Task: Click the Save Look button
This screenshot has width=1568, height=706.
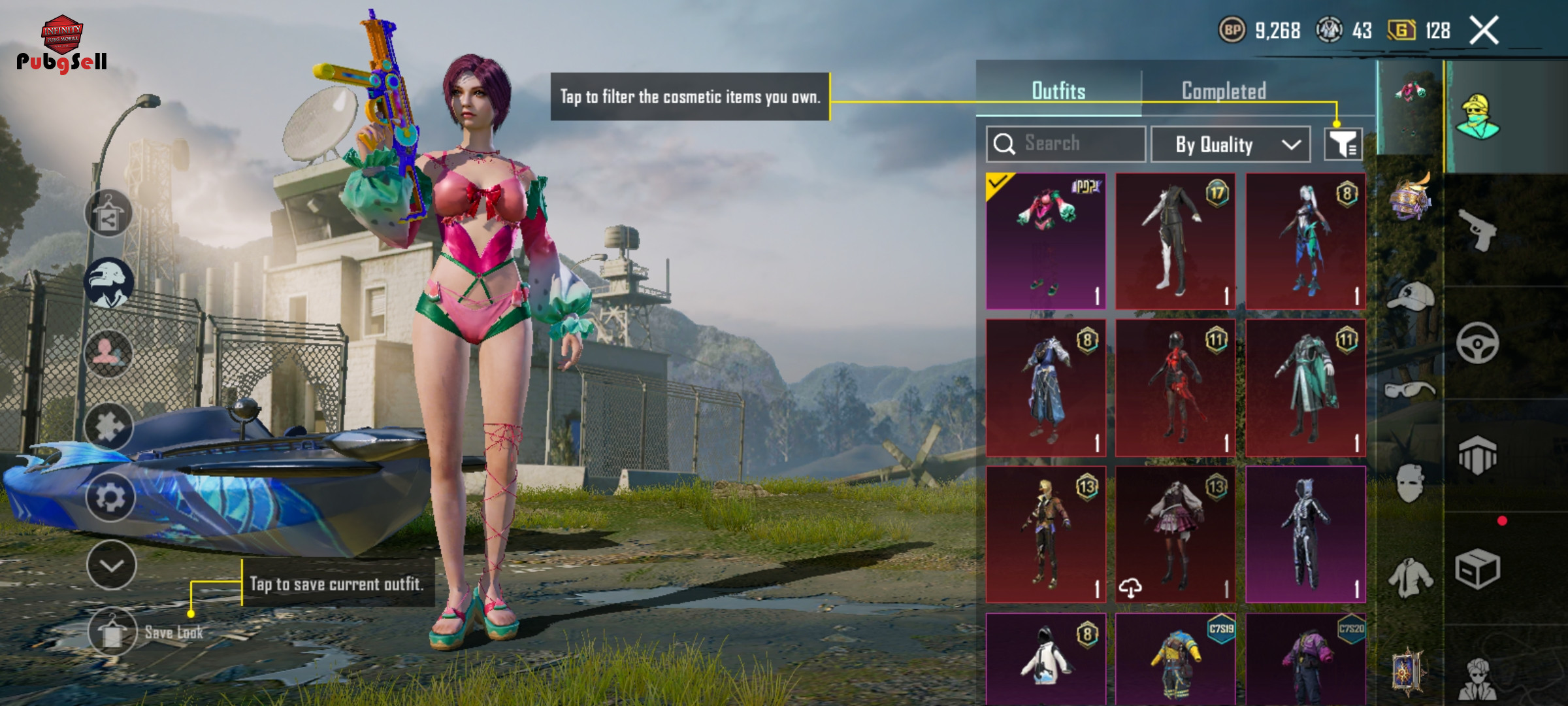Action: pyautogui.click(x=113, y=632)
